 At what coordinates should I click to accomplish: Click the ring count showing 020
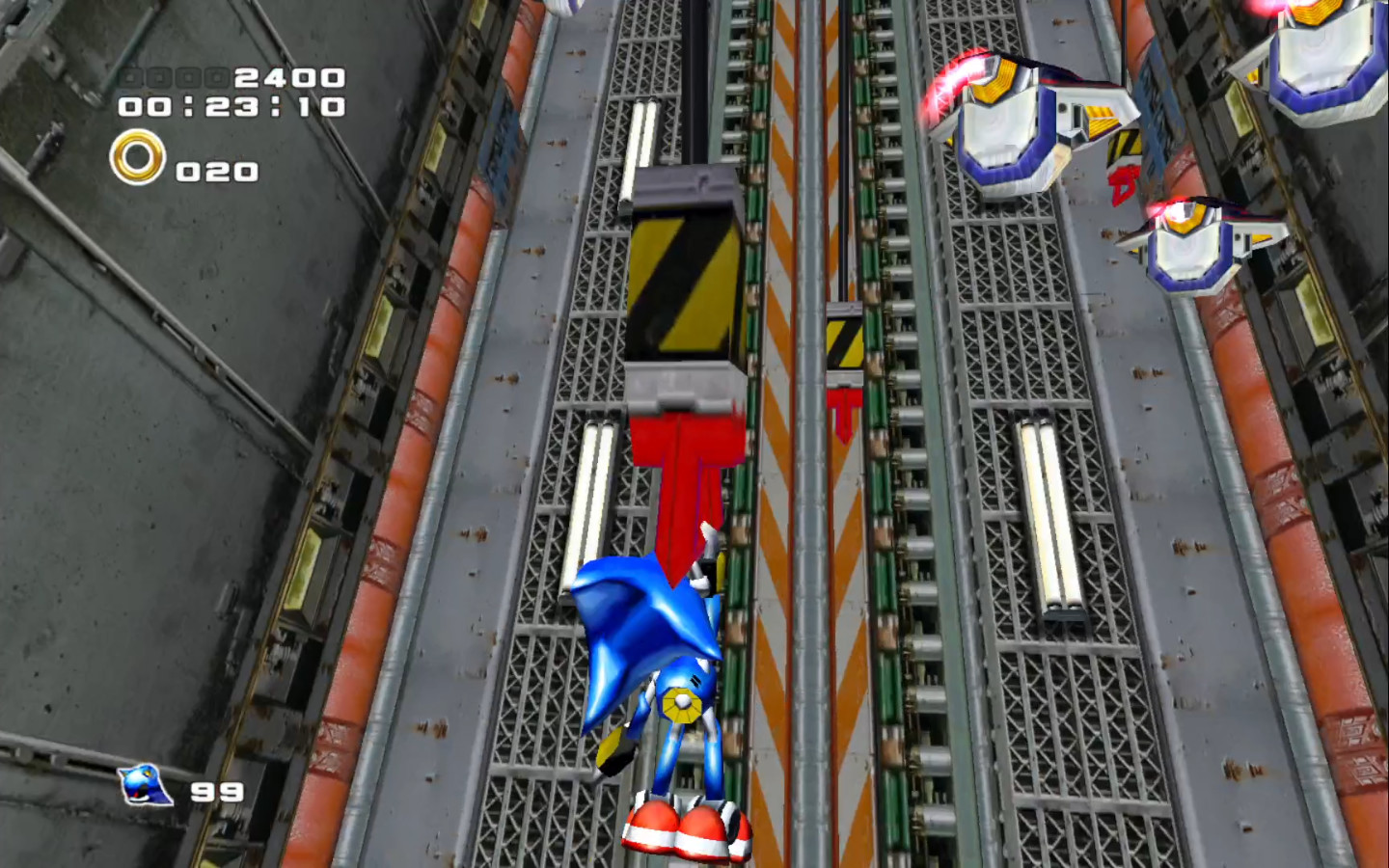[x=214, y=172]
